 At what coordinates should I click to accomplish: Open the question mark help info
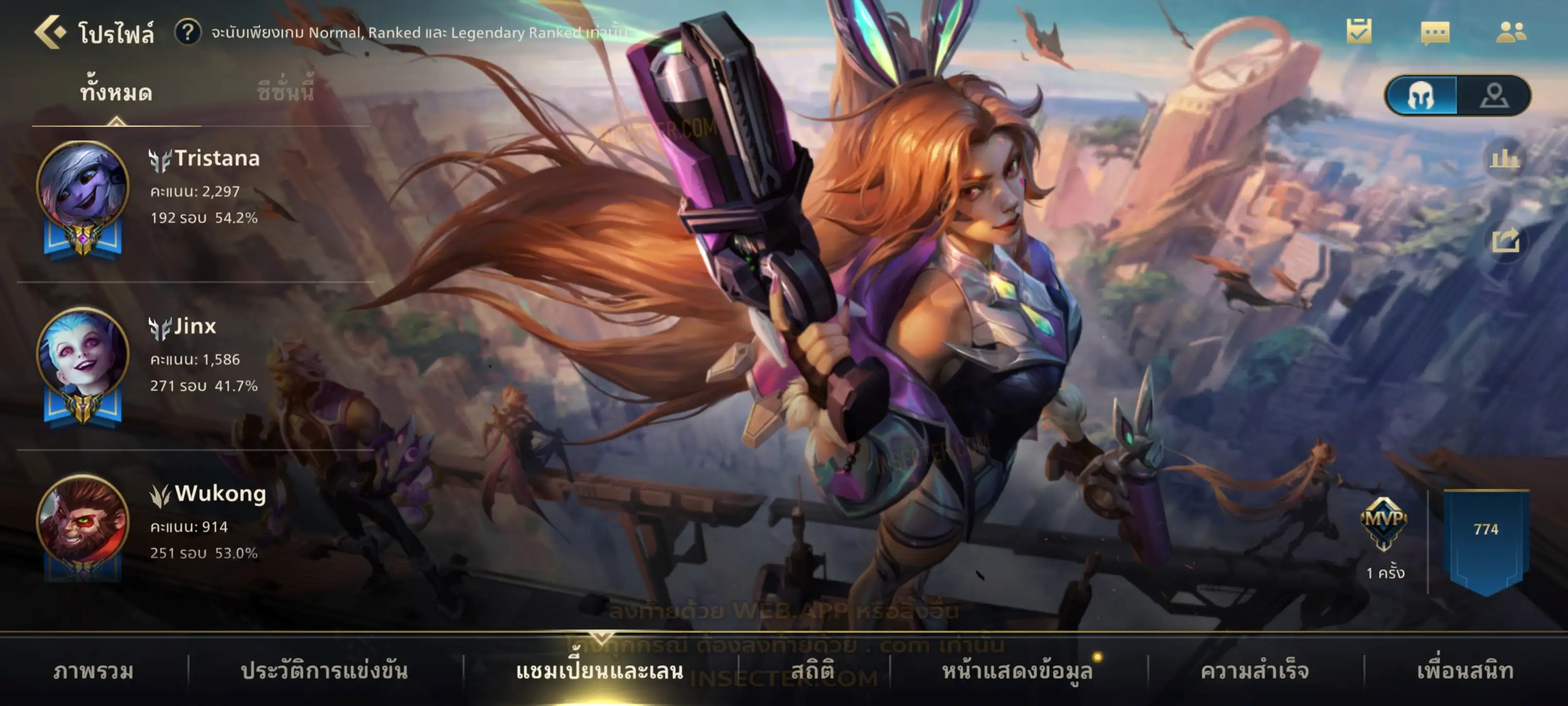coord(188,32)
